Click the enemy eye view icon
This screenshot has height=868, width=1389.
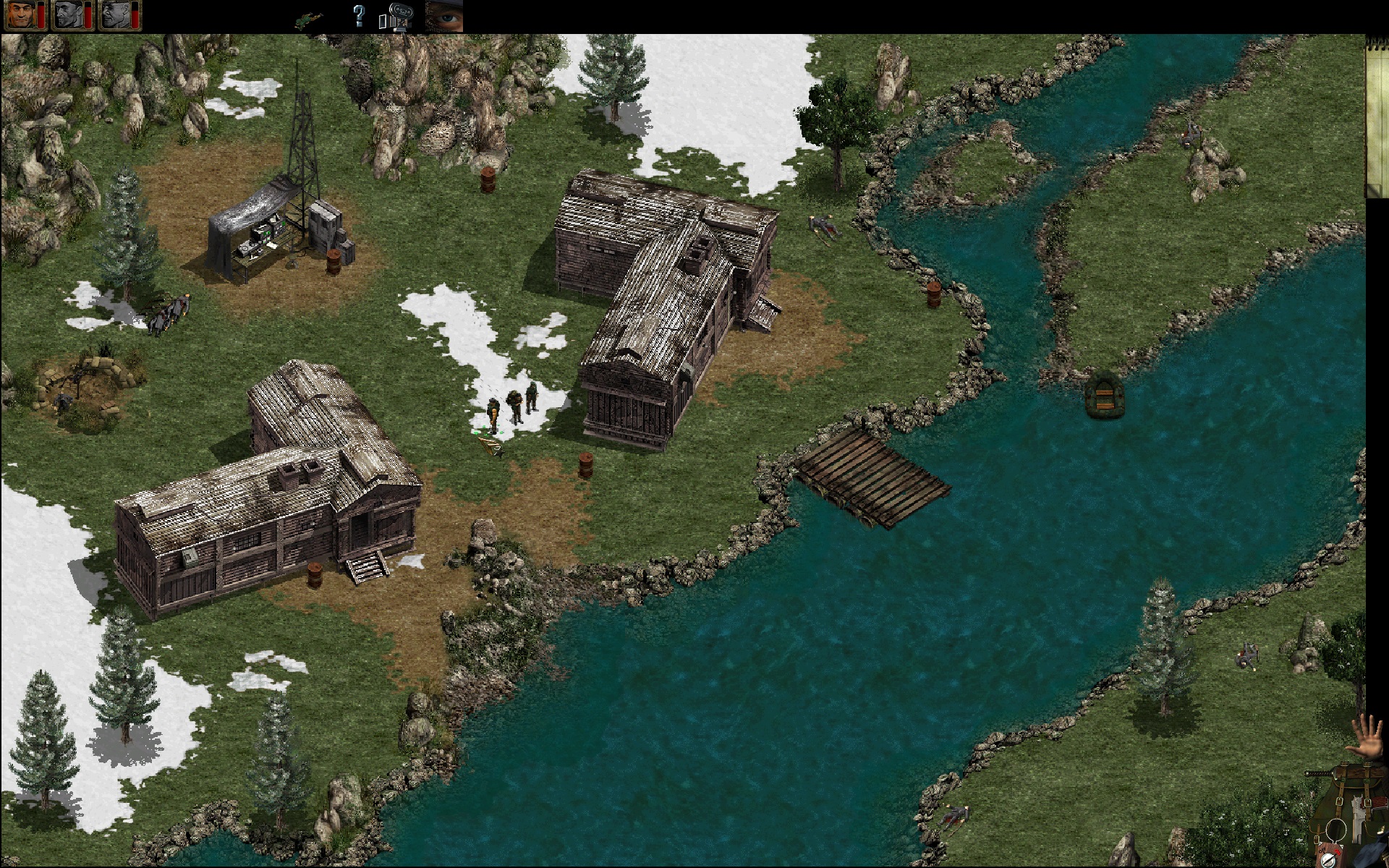click(x=443, y=18)
